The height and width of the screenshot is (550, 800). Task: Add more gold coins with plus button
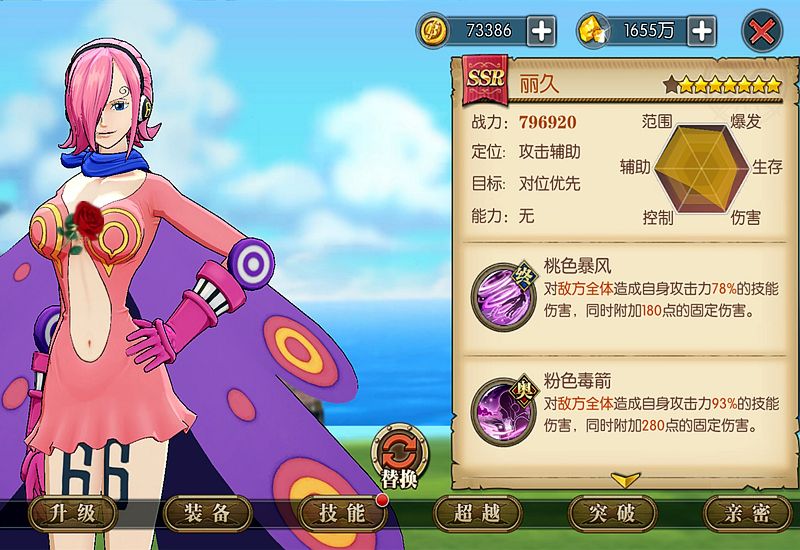pyautogui.click(x=541, y=31)
